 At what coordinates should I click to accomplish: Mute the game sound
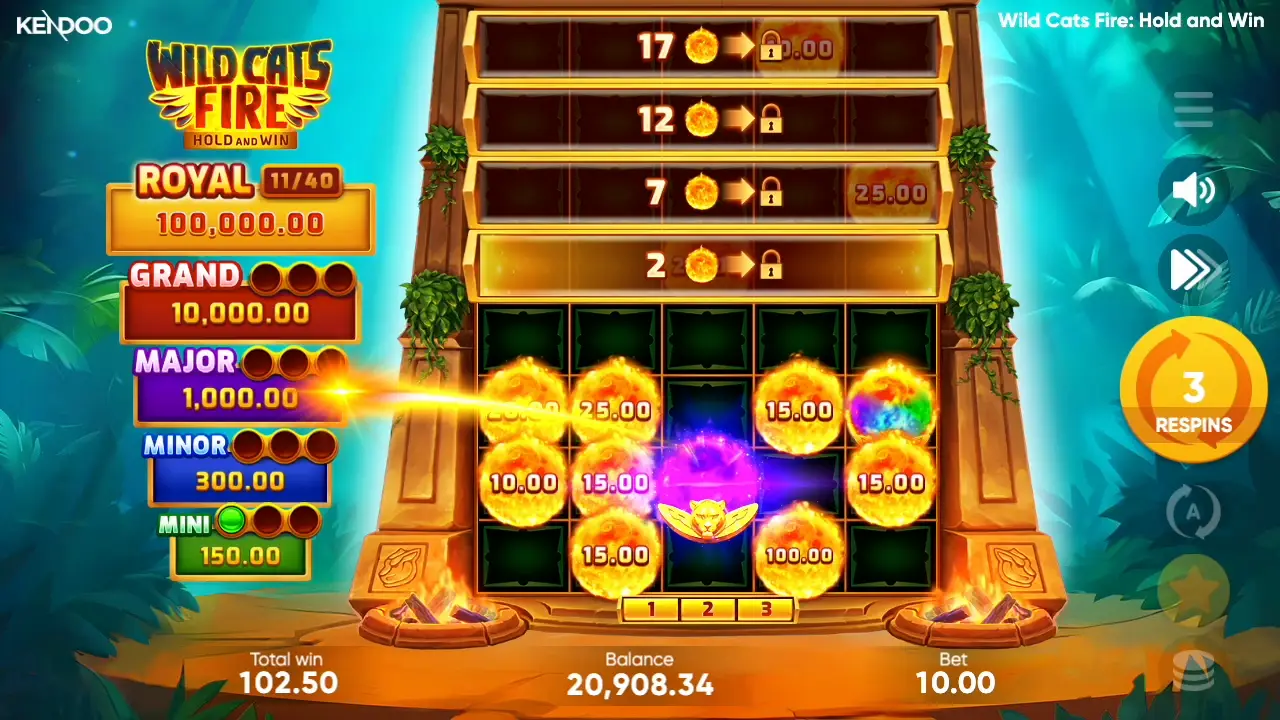[1192, 190]
